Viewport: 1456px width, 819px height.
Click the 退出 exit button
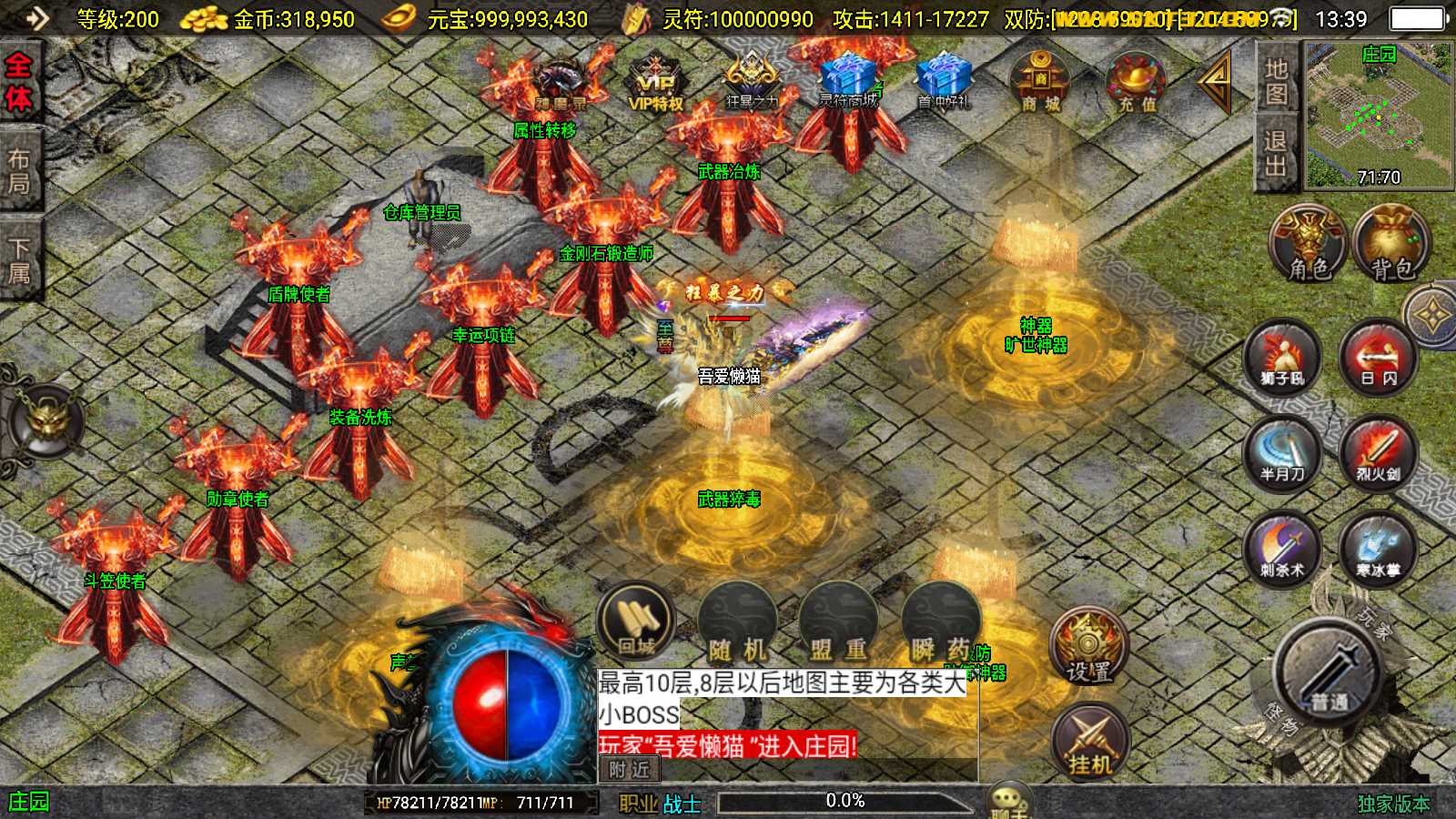click(1276, 154)
